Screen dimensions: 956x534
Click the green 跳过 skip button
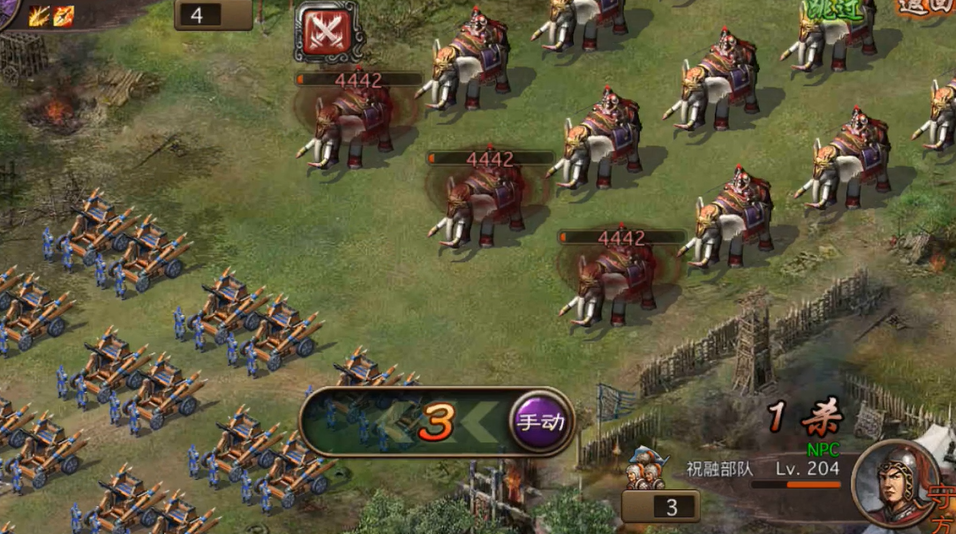click(x=833, y=10)
